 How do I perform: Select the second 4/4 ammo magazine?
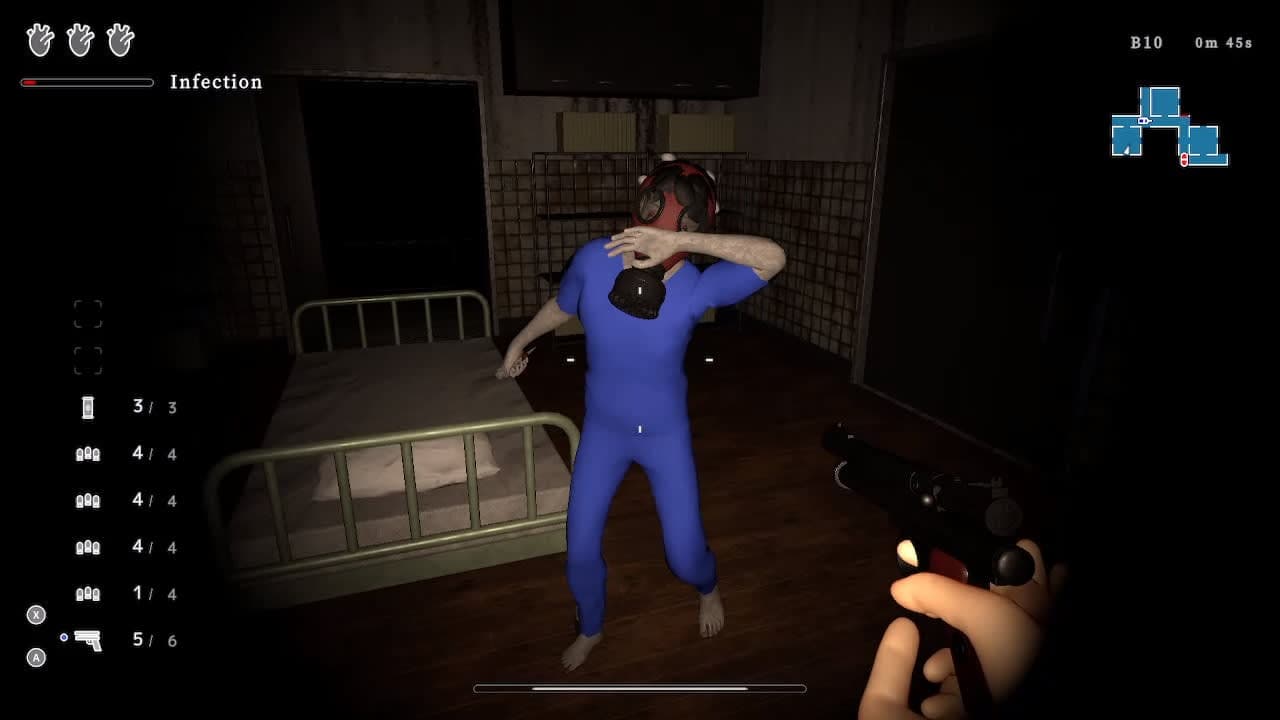[x=88, y=500]
